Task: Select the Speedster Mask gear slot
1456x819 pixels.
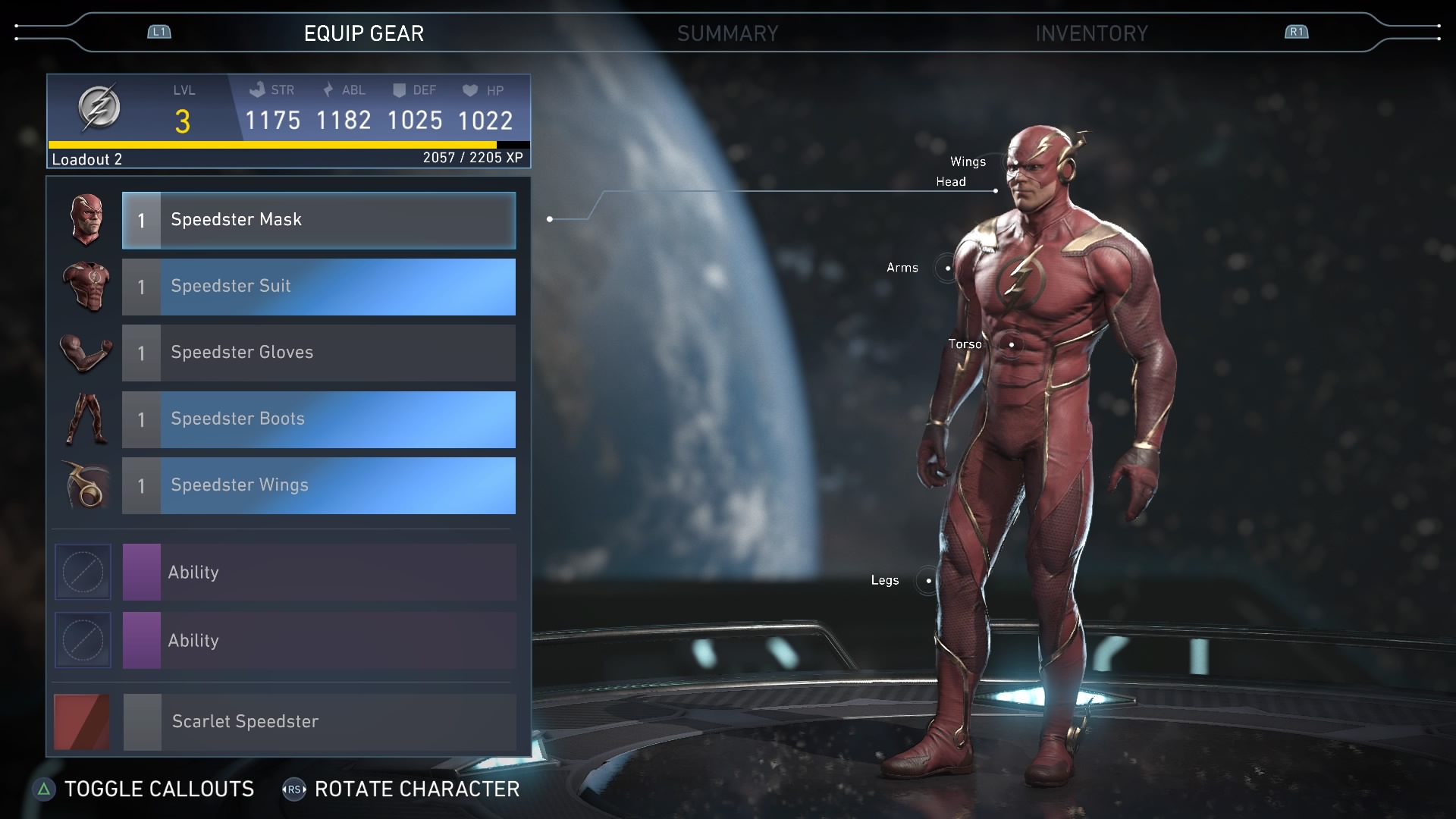Action: point(318,220)
